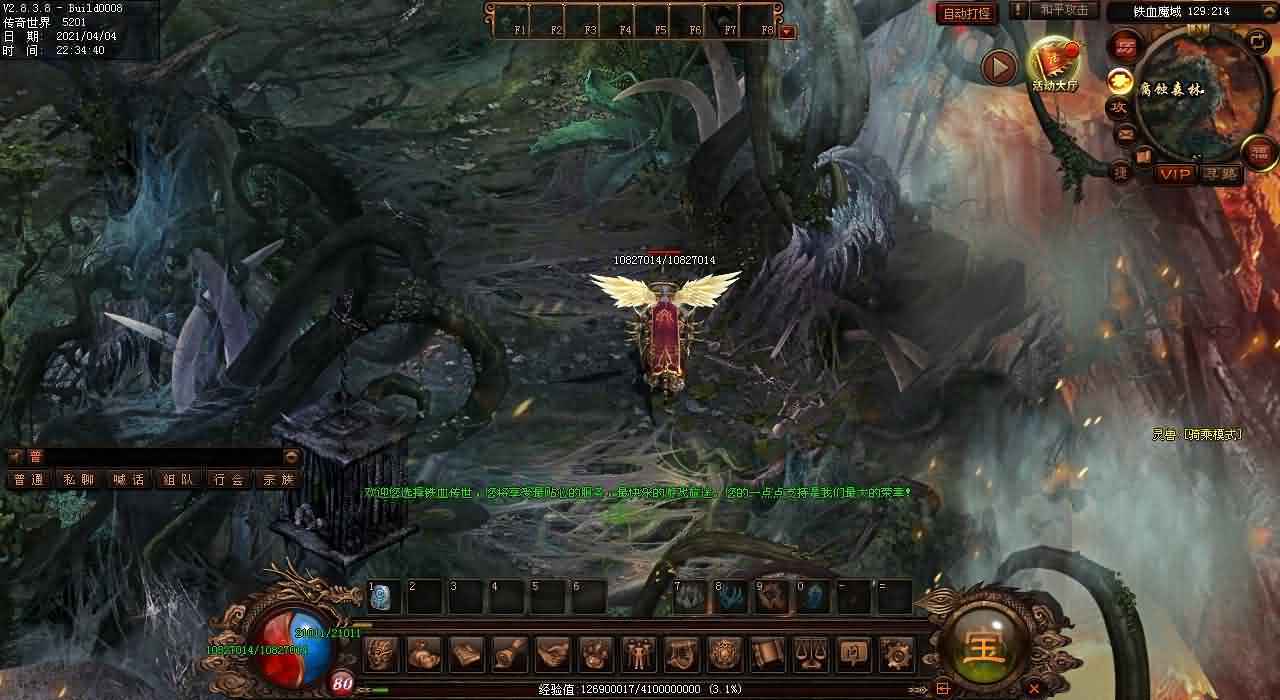The image size is (1280, 700).
Task: Open the VIP panel
Action: pos(1176,174)
